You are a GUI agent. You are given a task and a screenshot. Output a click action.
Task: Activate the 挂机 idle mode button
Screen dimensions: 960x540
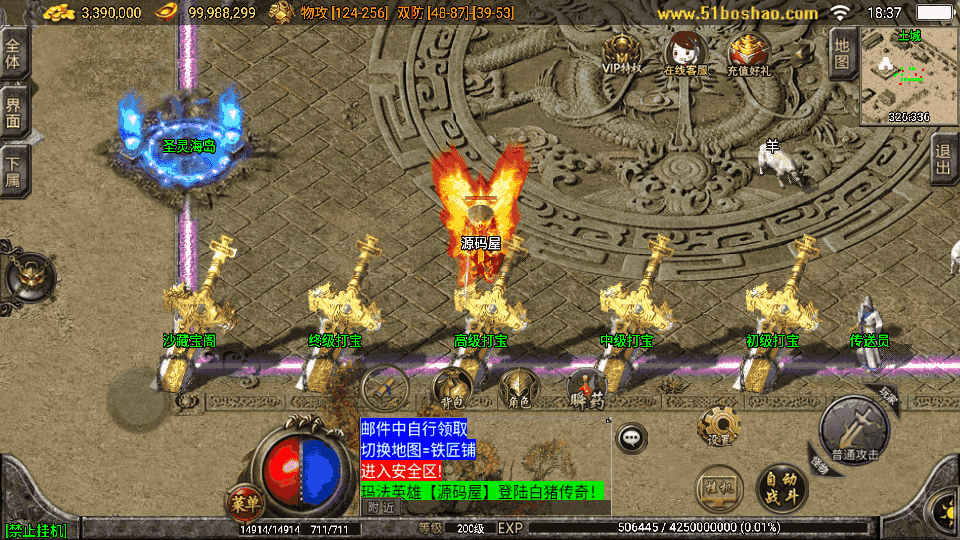click(x=719, y=490)
